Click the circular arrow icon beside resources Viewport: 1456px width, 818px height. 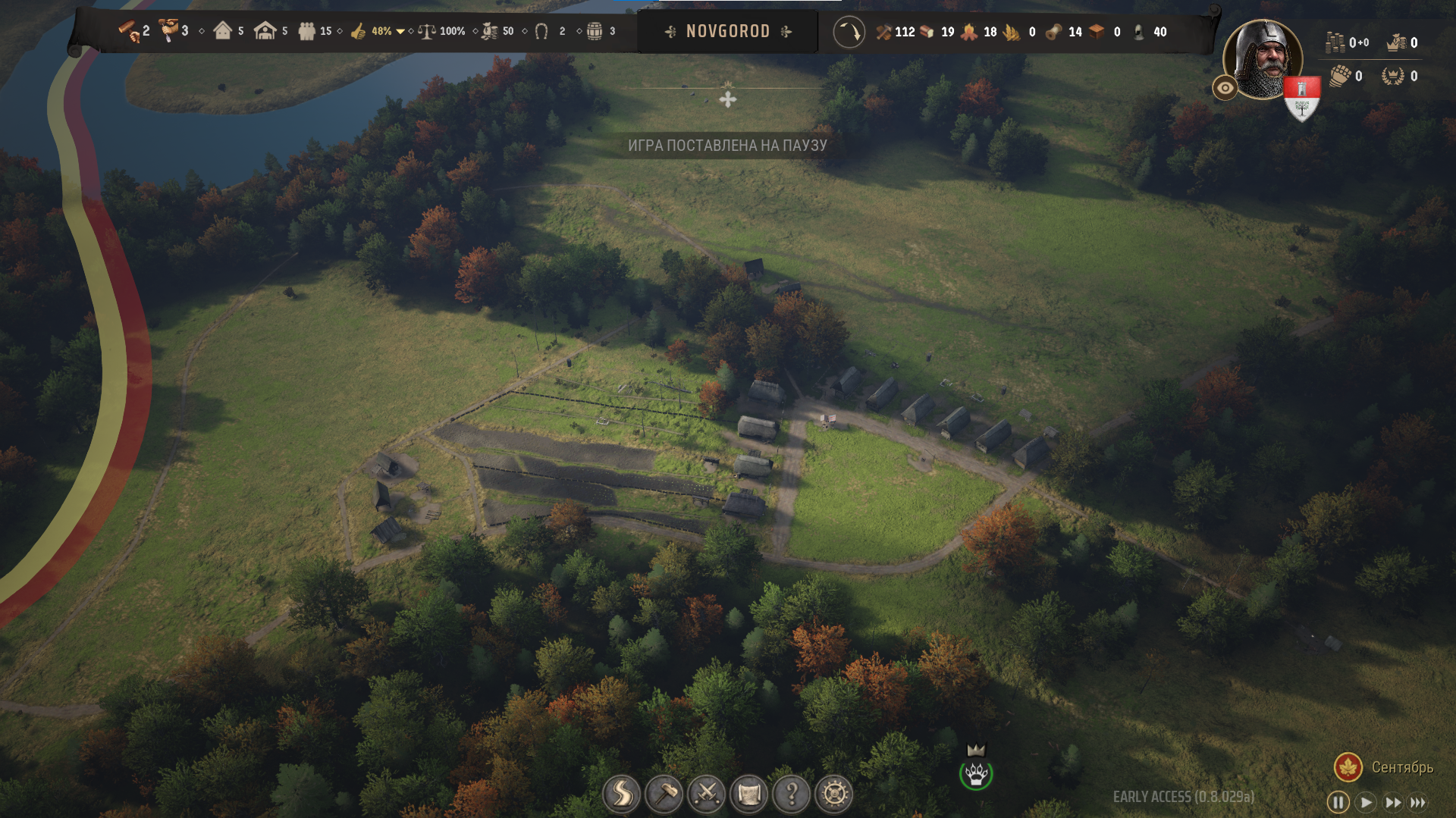pos(849,32)
